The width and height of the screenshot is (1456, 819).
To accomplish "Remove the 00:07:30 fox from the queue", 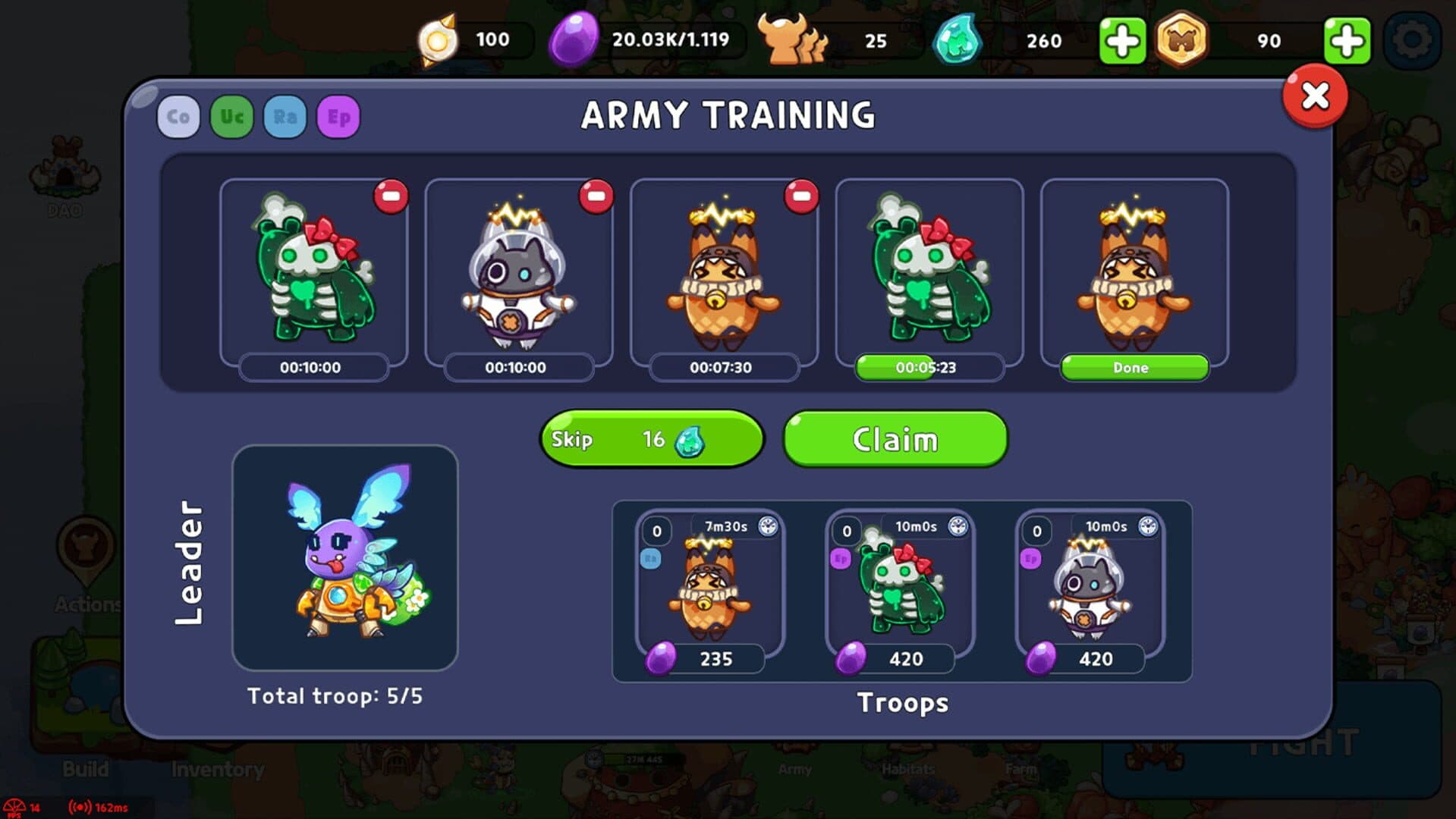I will [x=801, y=196].
